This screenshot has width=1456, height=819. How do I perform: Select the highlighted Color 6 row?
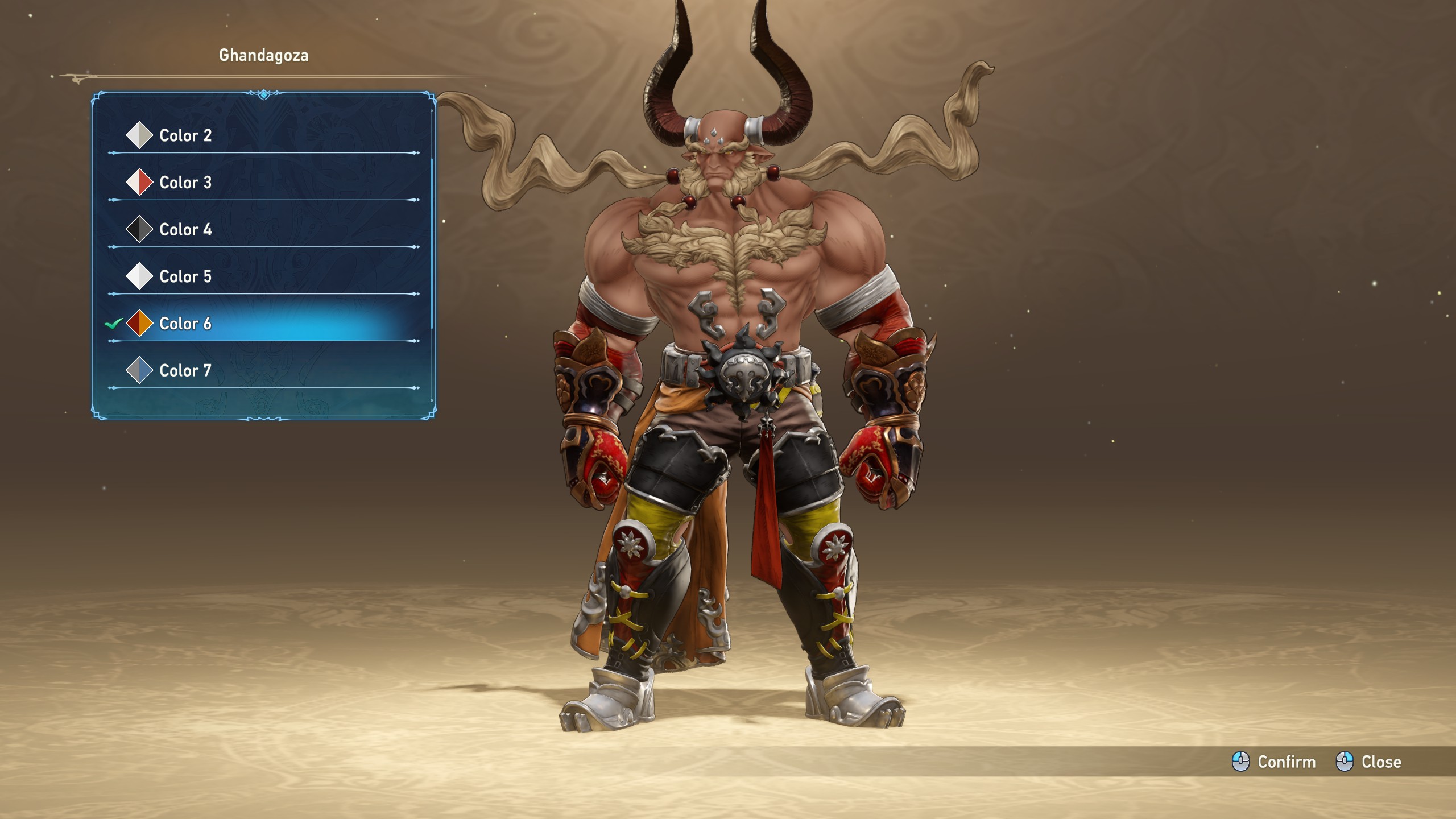pos(185,324)
